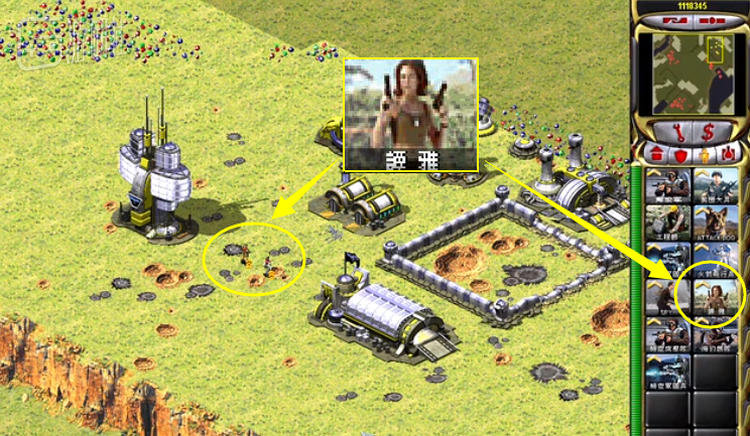
Task: Activate the dollar-sign sell button
Action: click(709, 130)
